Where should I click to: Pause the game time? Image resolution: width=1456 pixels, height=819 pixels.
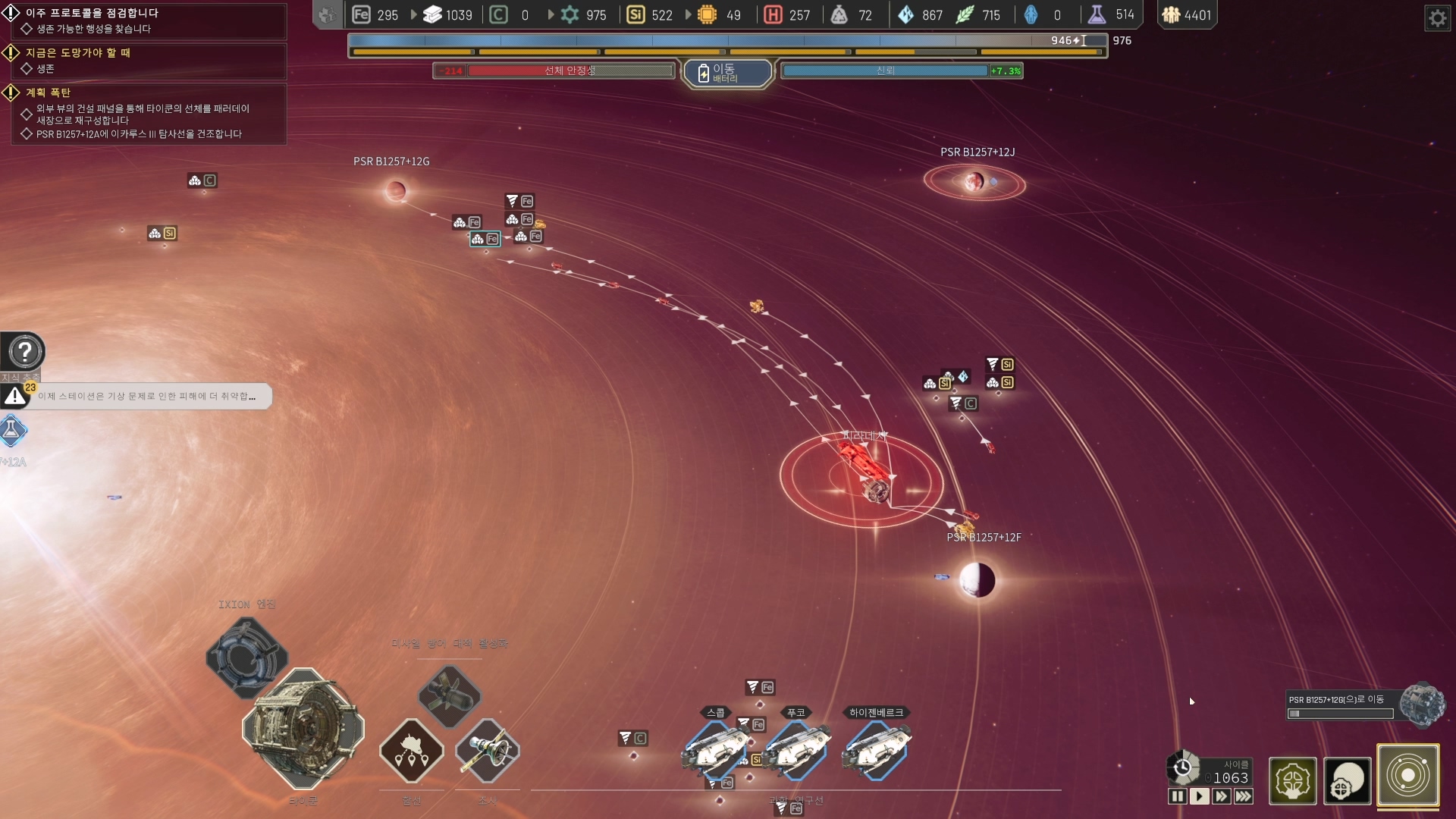tap(1177, 796)
